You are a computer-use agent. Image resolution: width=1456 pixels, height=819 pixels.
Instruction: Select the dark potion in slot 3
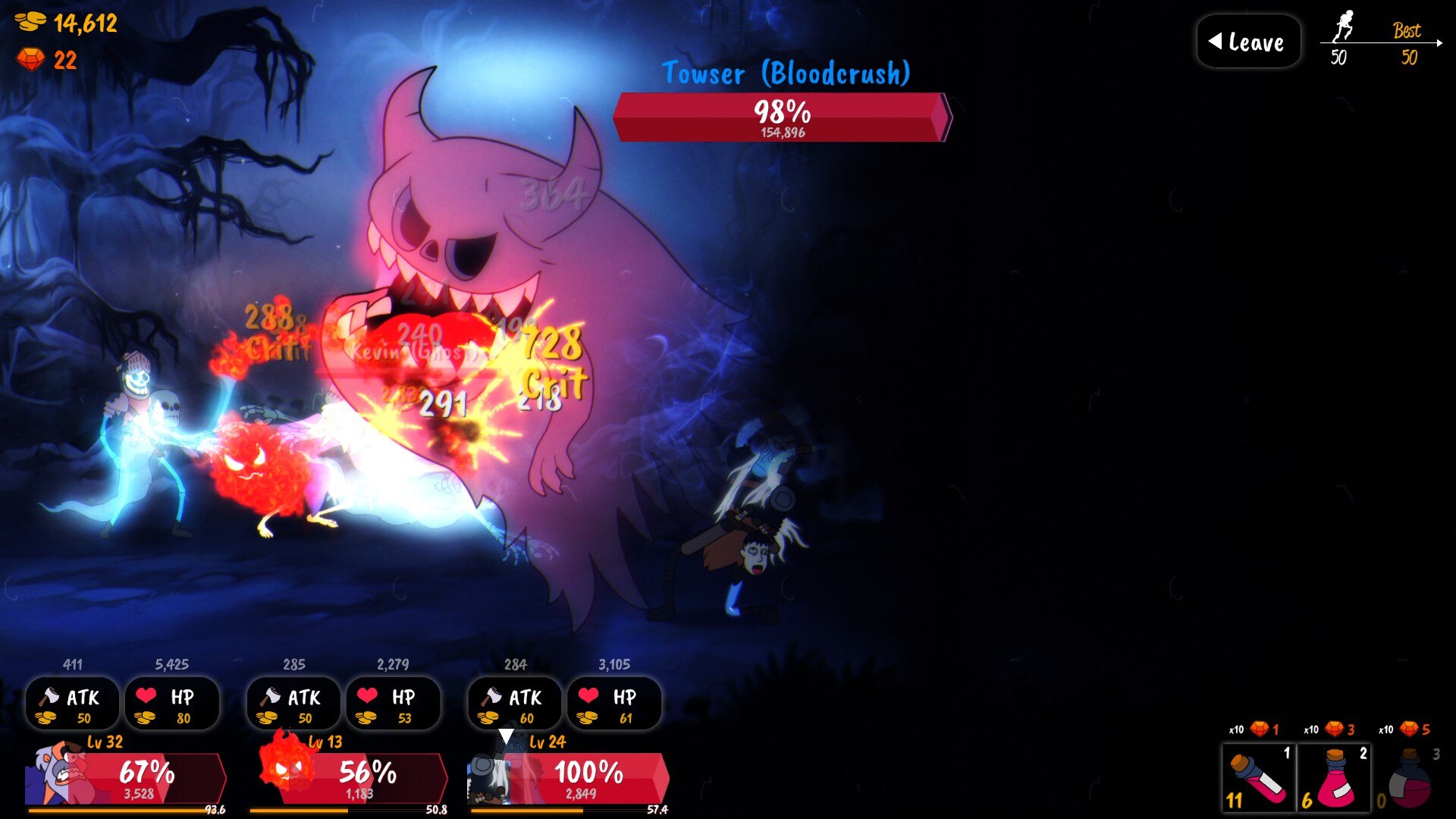(1409, 778)
